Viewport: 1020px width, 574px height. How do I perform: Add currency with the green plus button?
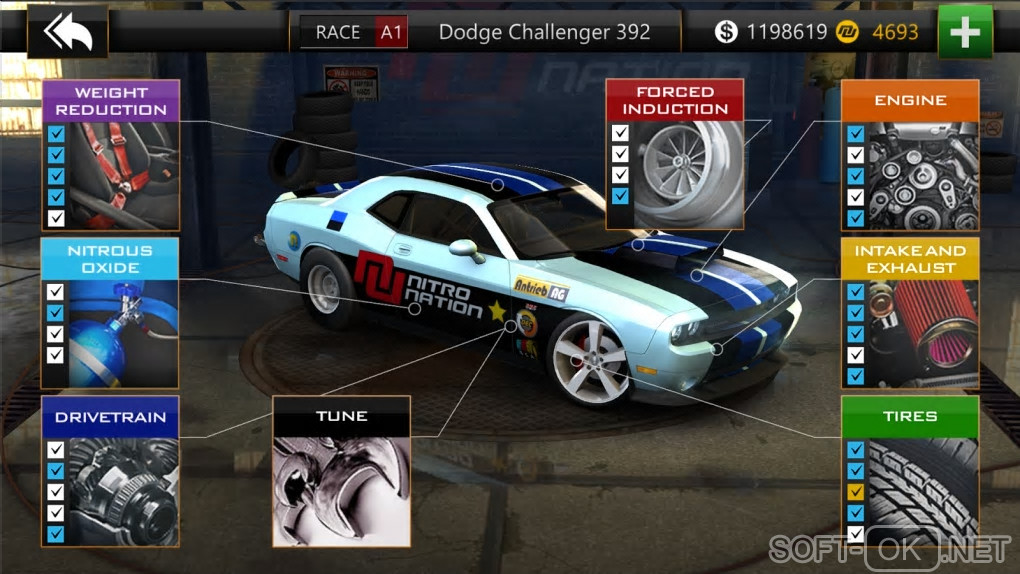[x=965, y=32]
